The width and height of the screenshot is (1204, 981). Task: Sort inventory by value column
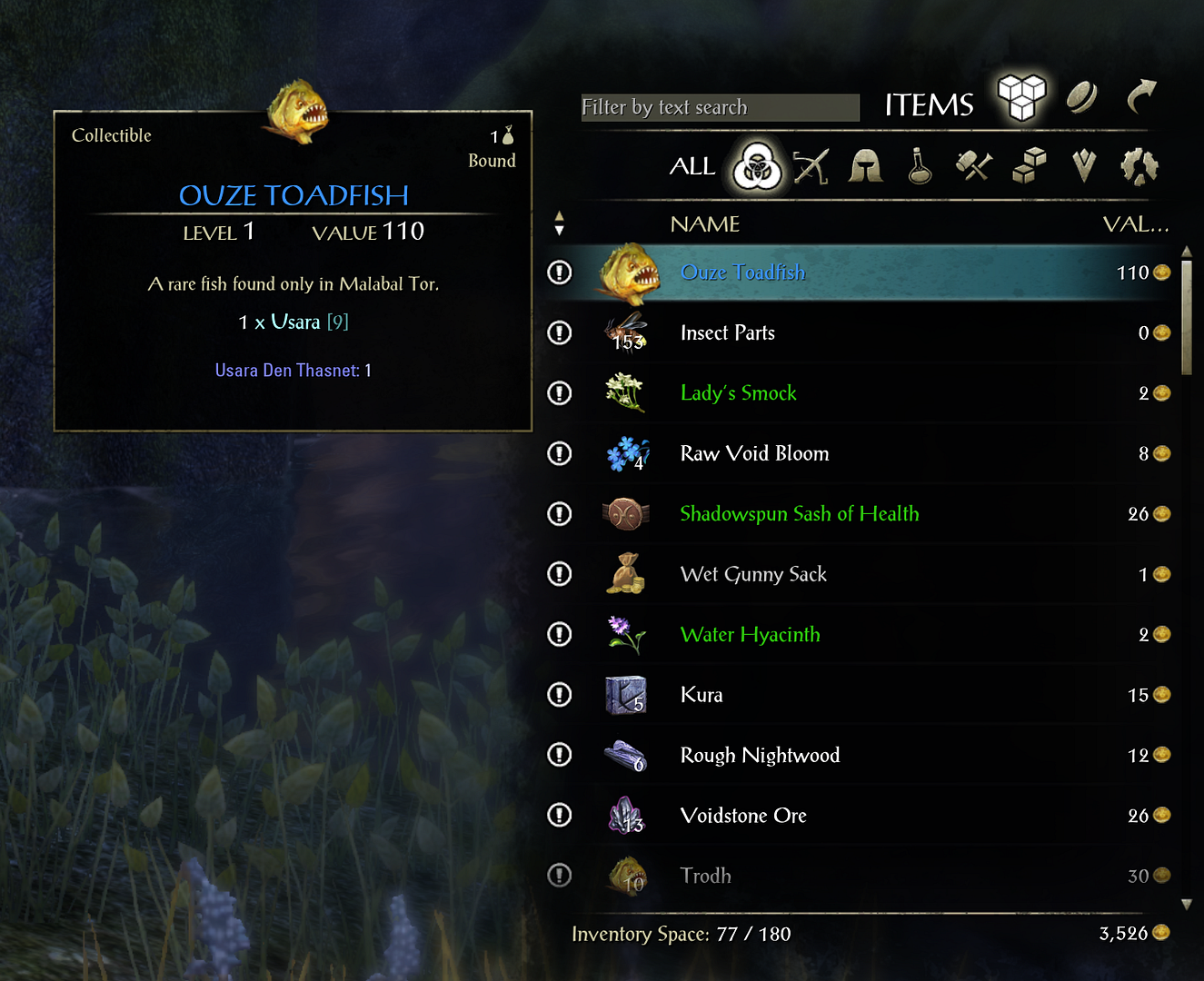tap(1135, 224)
